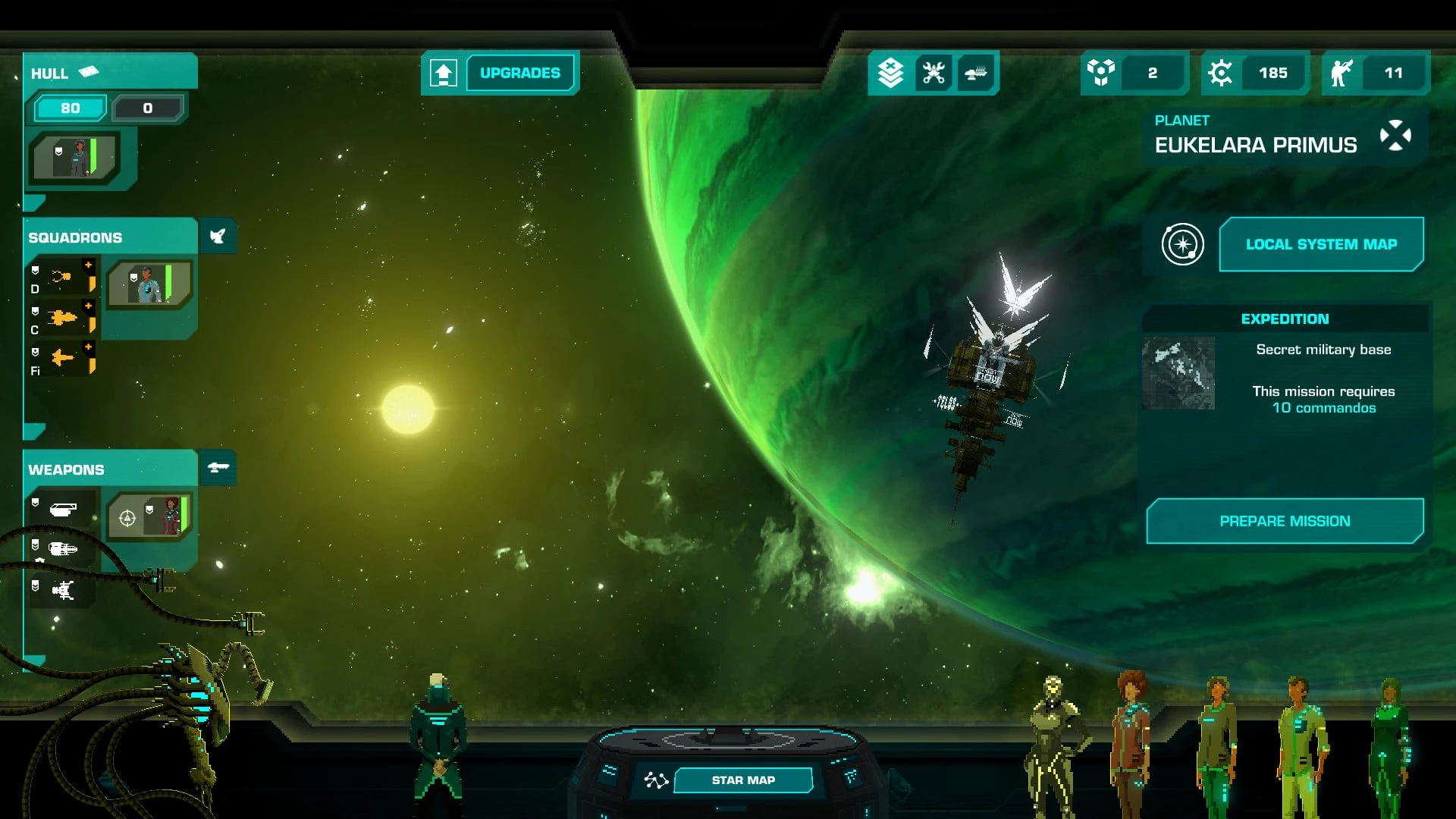The height and width of the screenshot is (819, 1456).
Task: Select the hull crew member portrait
Action: pyautogui.click(x=75, y=158)
